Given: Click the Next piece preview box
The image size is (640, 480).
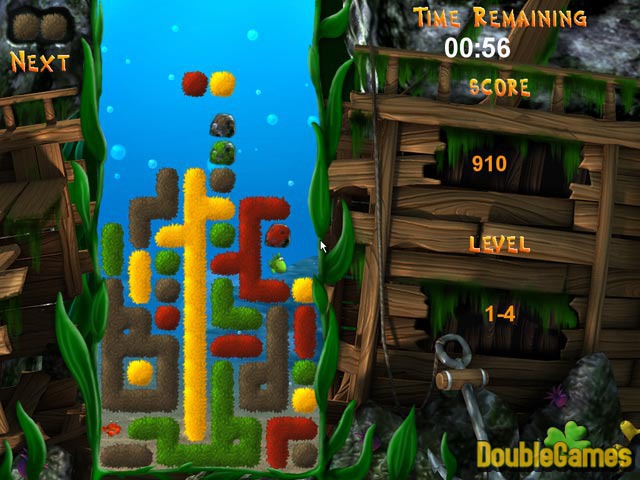Looking at the screenshot, I should pos(40,23).
